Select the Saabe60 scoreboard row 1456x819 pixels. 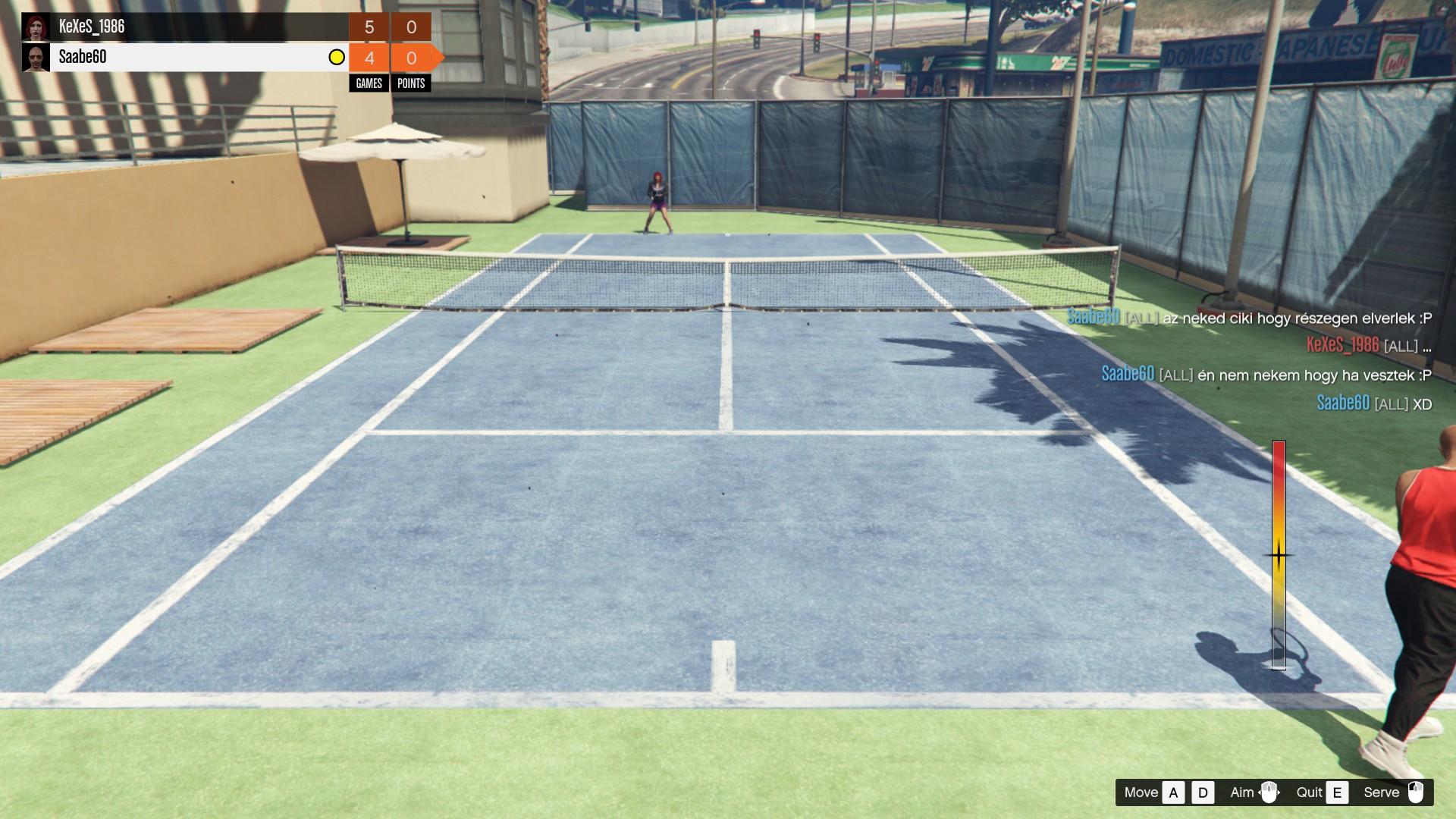pyautogui.click(x=190, y=58)
